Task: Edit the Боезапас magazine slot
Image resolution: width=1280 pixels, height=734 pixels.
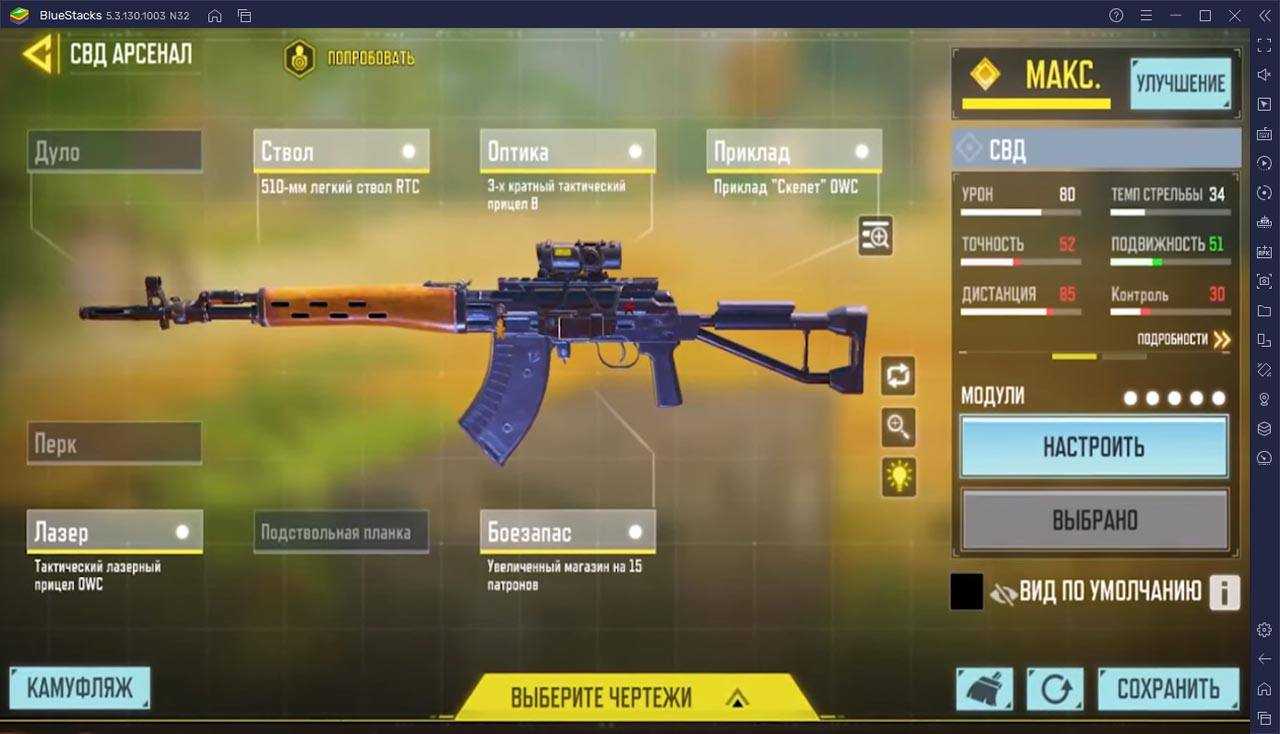Action: 567,532
